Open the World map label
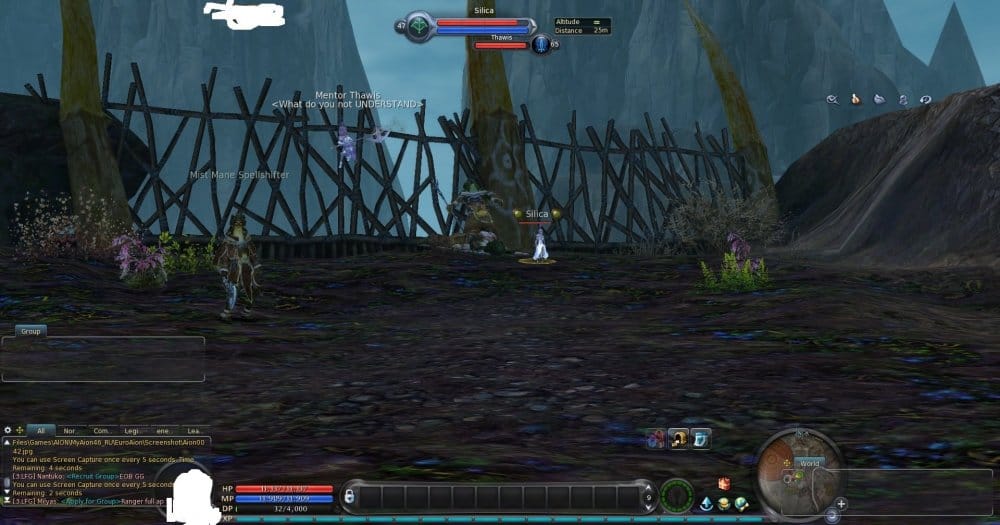The width and height of the screenshot is (1000, 525). (808, 464)
